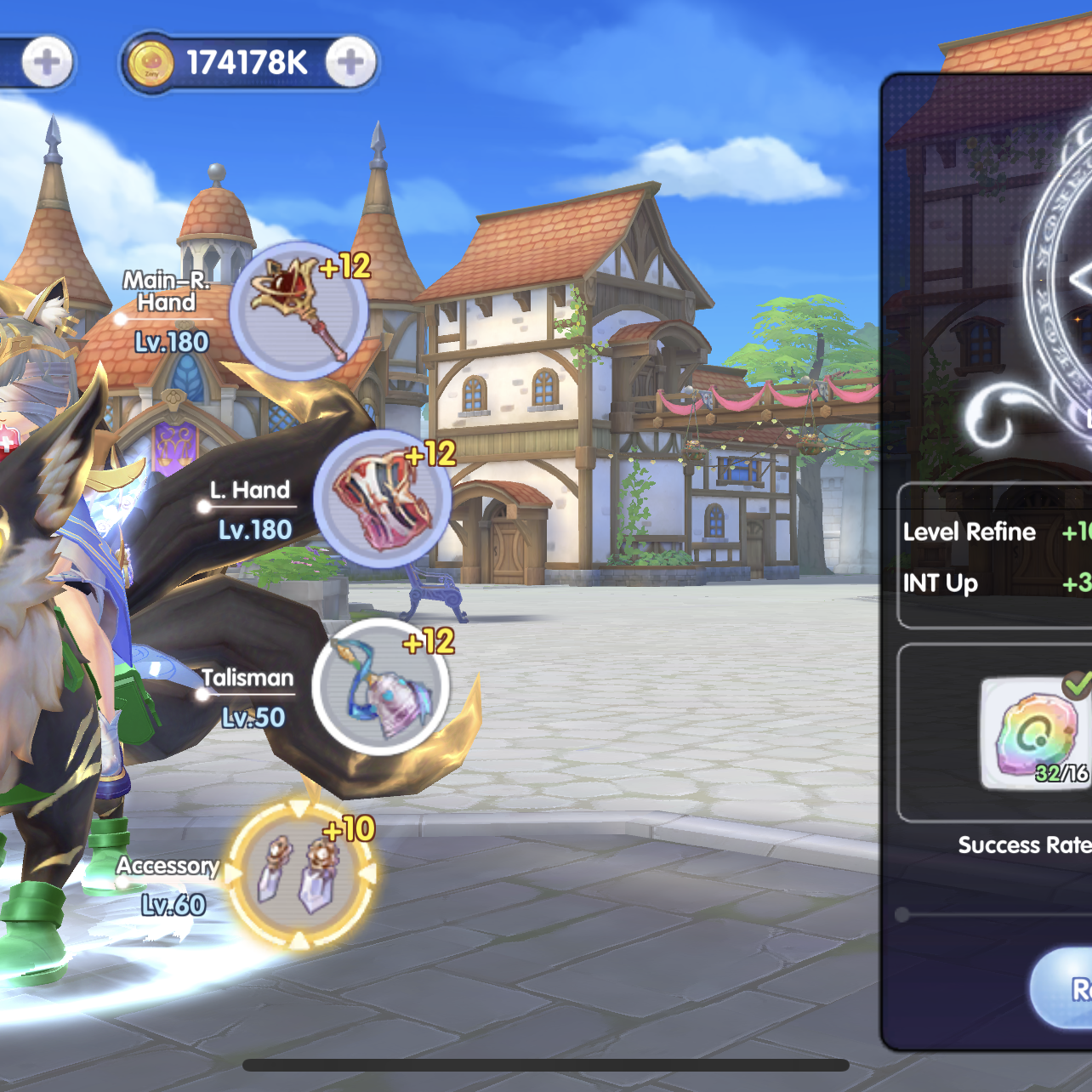Image resolution: width=1092 pixels, height=1092 pixels.
Task: Open the Talisman equipment slot
Action: pyautogui.click(x=380, y=687)
